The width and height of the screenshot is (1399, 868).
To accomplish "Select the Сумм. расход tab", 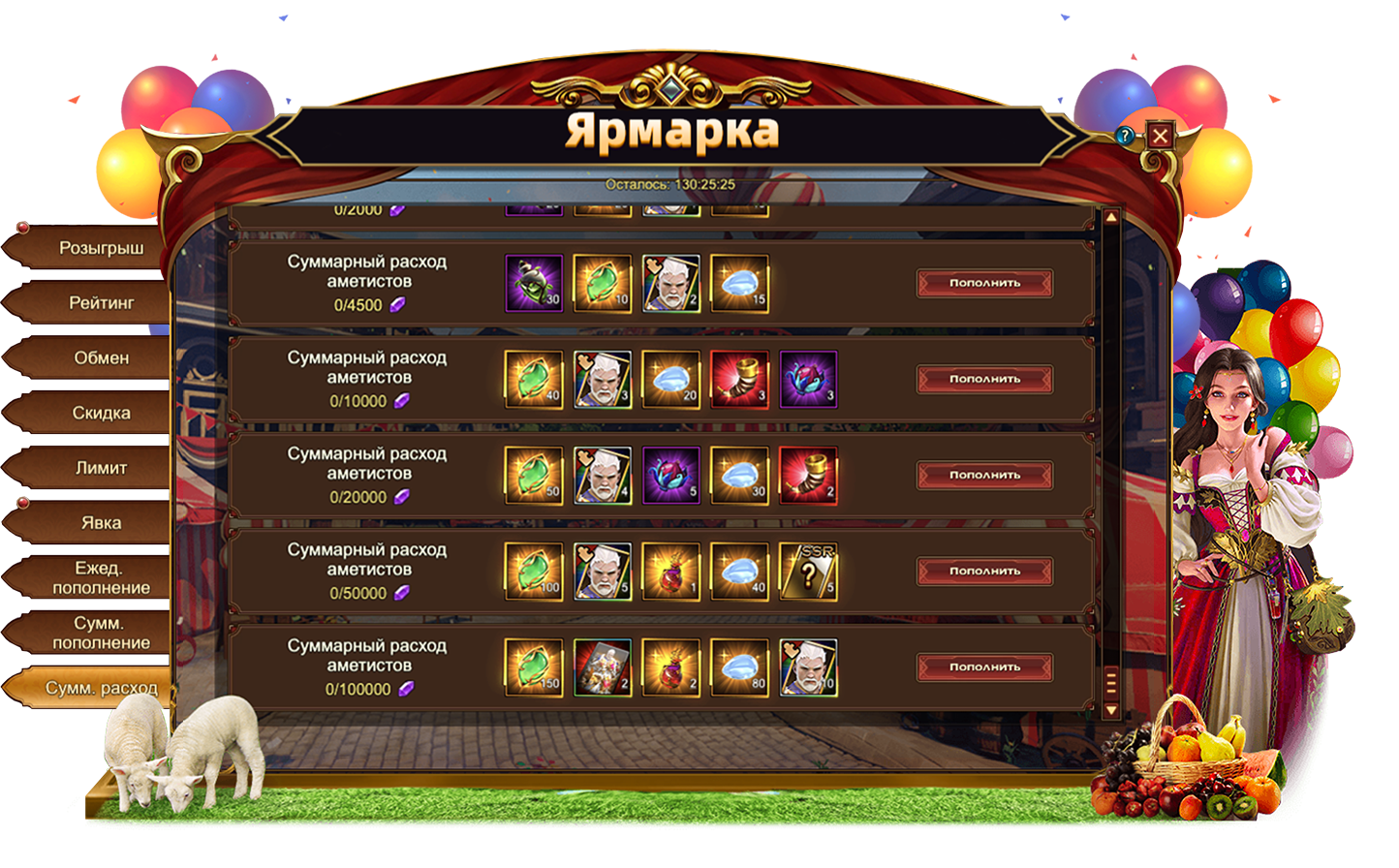I will click(x=100, y=688).
